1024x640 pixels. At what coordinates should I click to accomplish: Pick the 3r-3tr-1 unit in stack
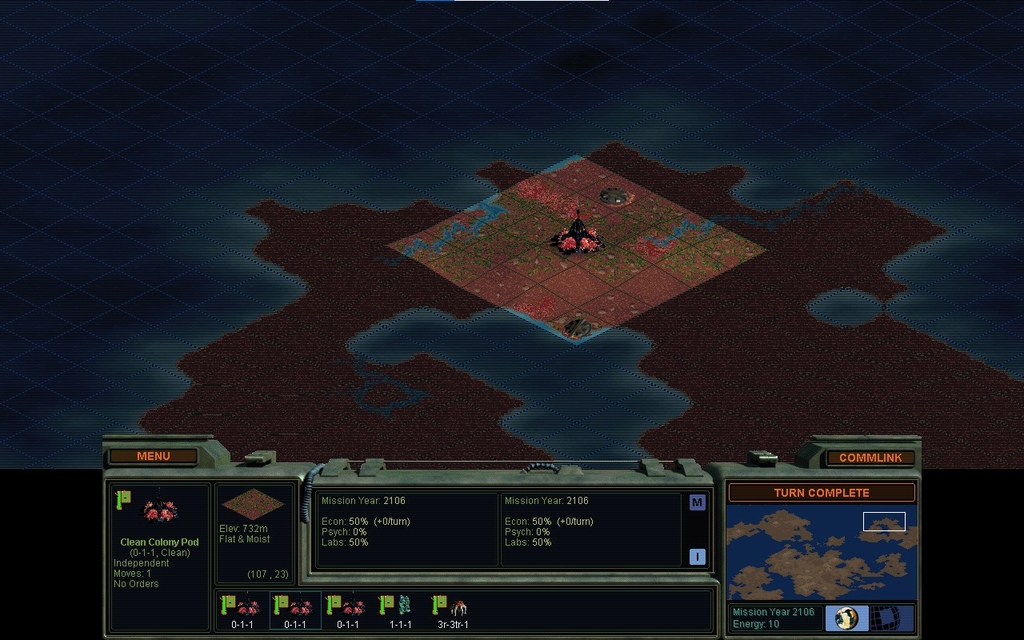[453, 609]
